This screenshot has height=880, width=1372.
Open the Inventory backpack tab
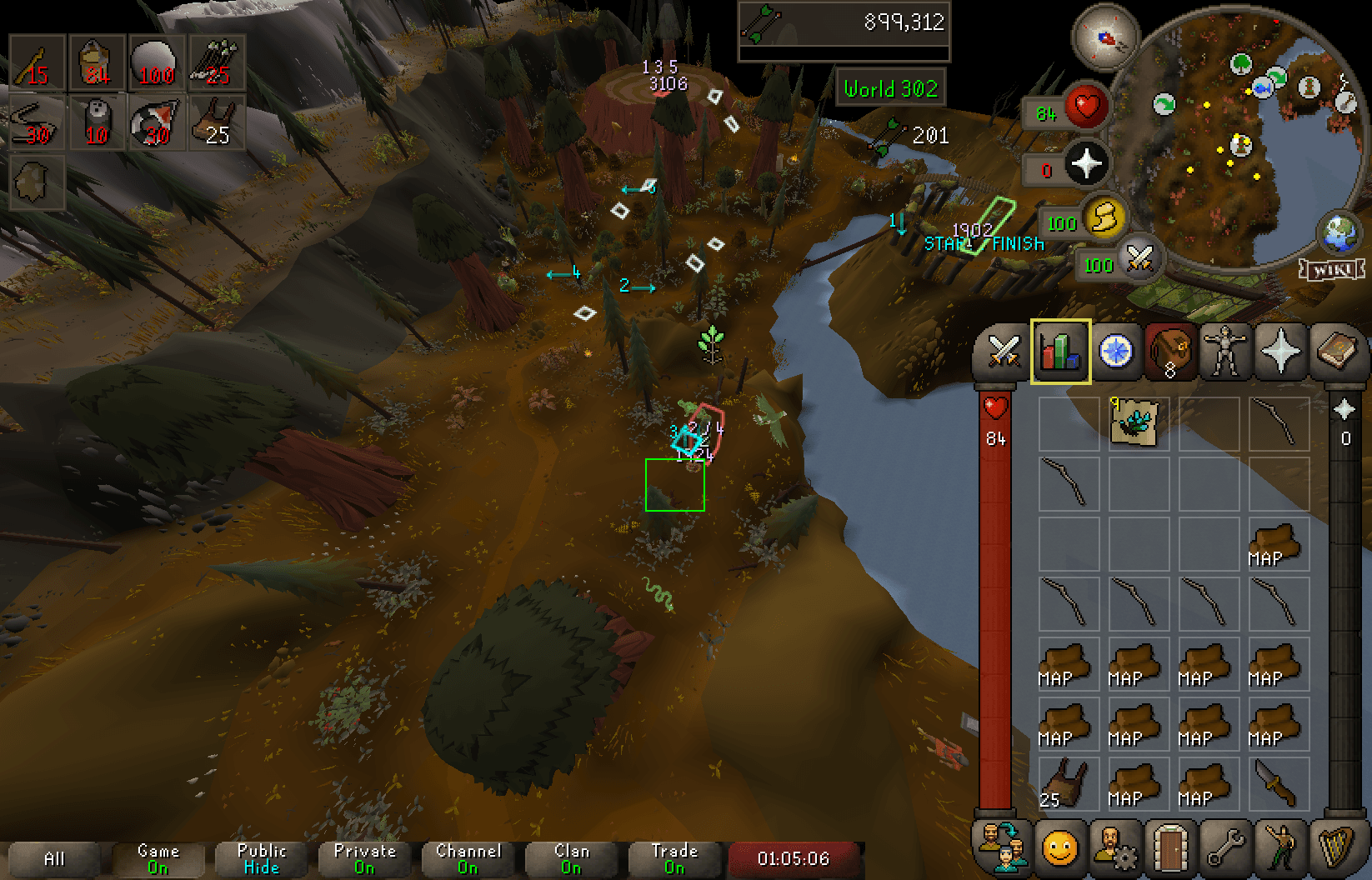(1170, 352)
